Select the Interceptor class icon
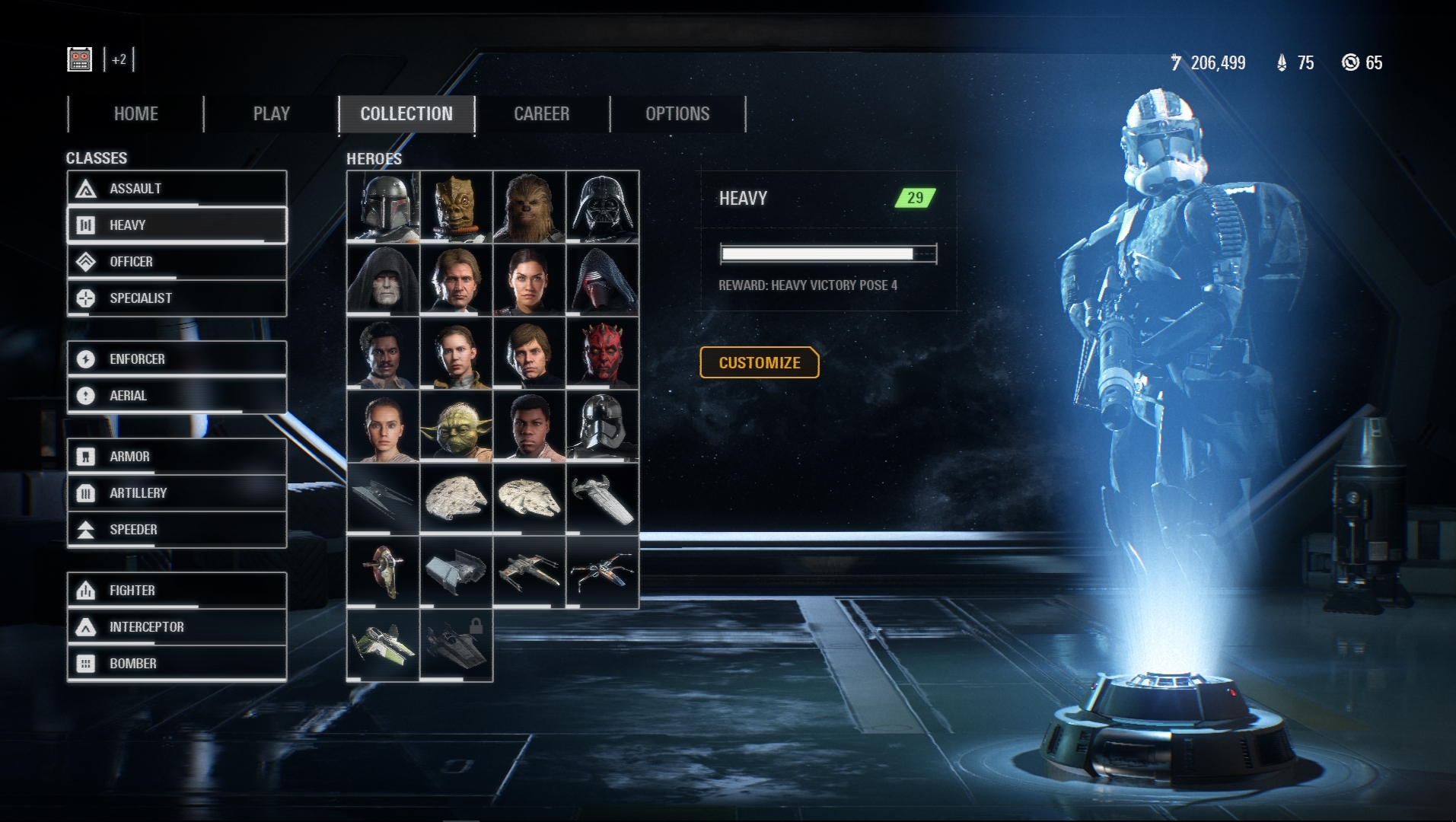The height and width of the screenshot is (822, 1456). pos(84,626)
